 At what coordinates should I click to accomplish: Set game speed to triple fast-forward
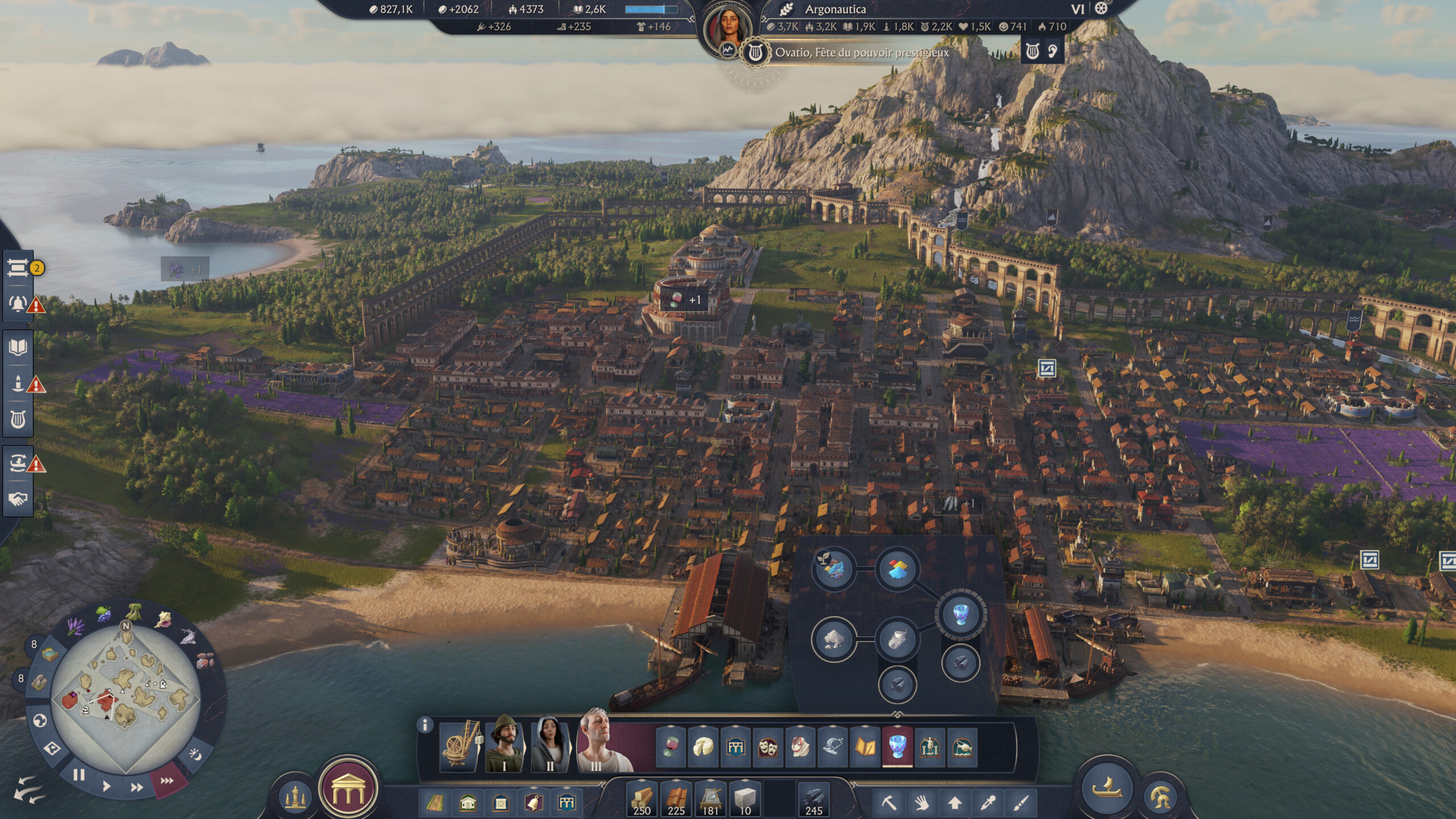[x=167, y=780]
